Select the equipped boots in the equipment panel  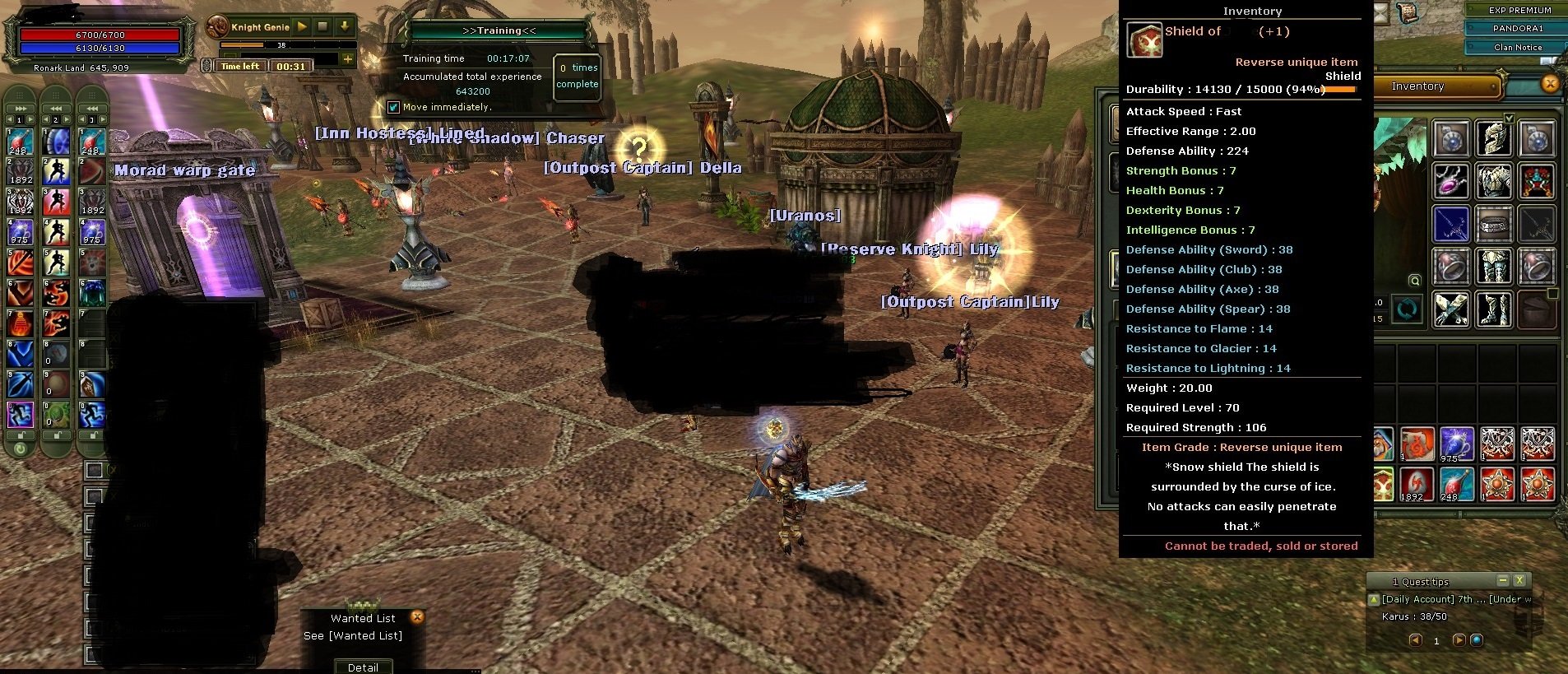(1494, 311)
